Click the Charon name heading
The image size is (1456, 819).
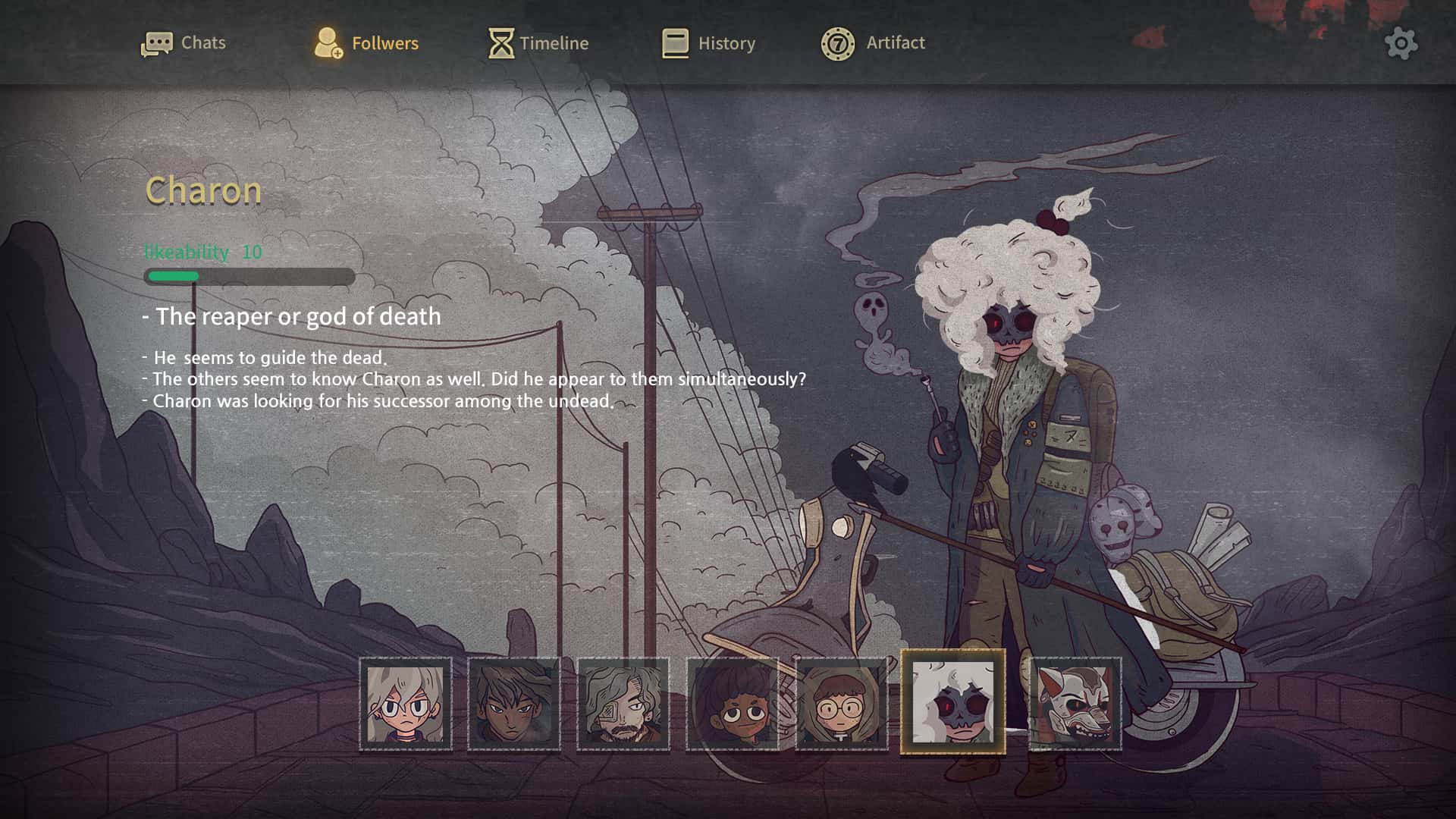203,191
